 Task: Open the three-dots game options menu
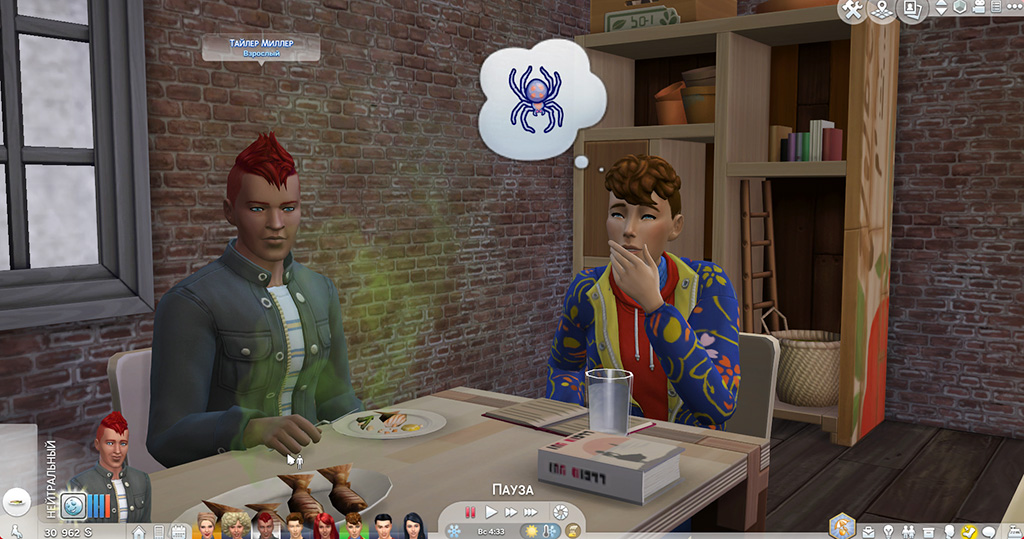(x=1012, y=9)
